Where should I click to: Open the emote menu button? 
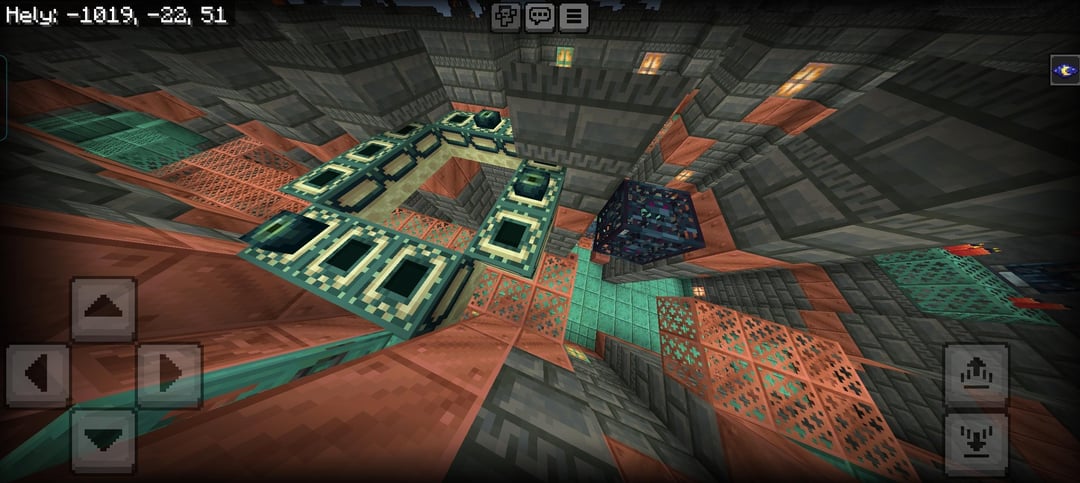[507, 16]
